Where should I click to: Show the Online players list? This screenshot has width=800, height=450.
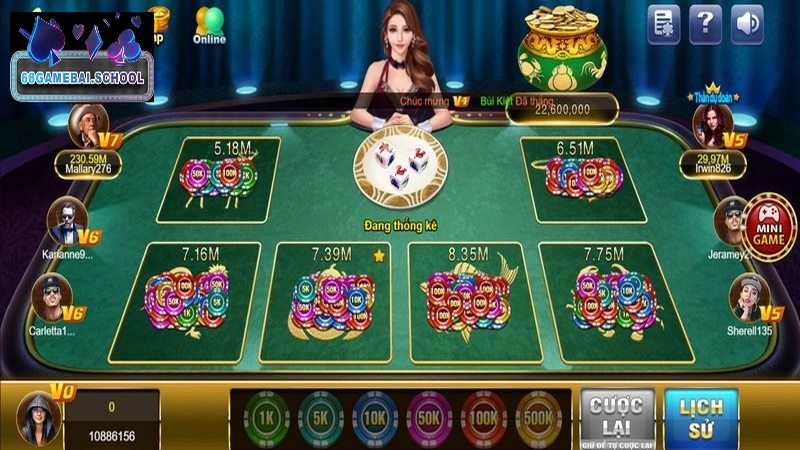click(209, 25)
